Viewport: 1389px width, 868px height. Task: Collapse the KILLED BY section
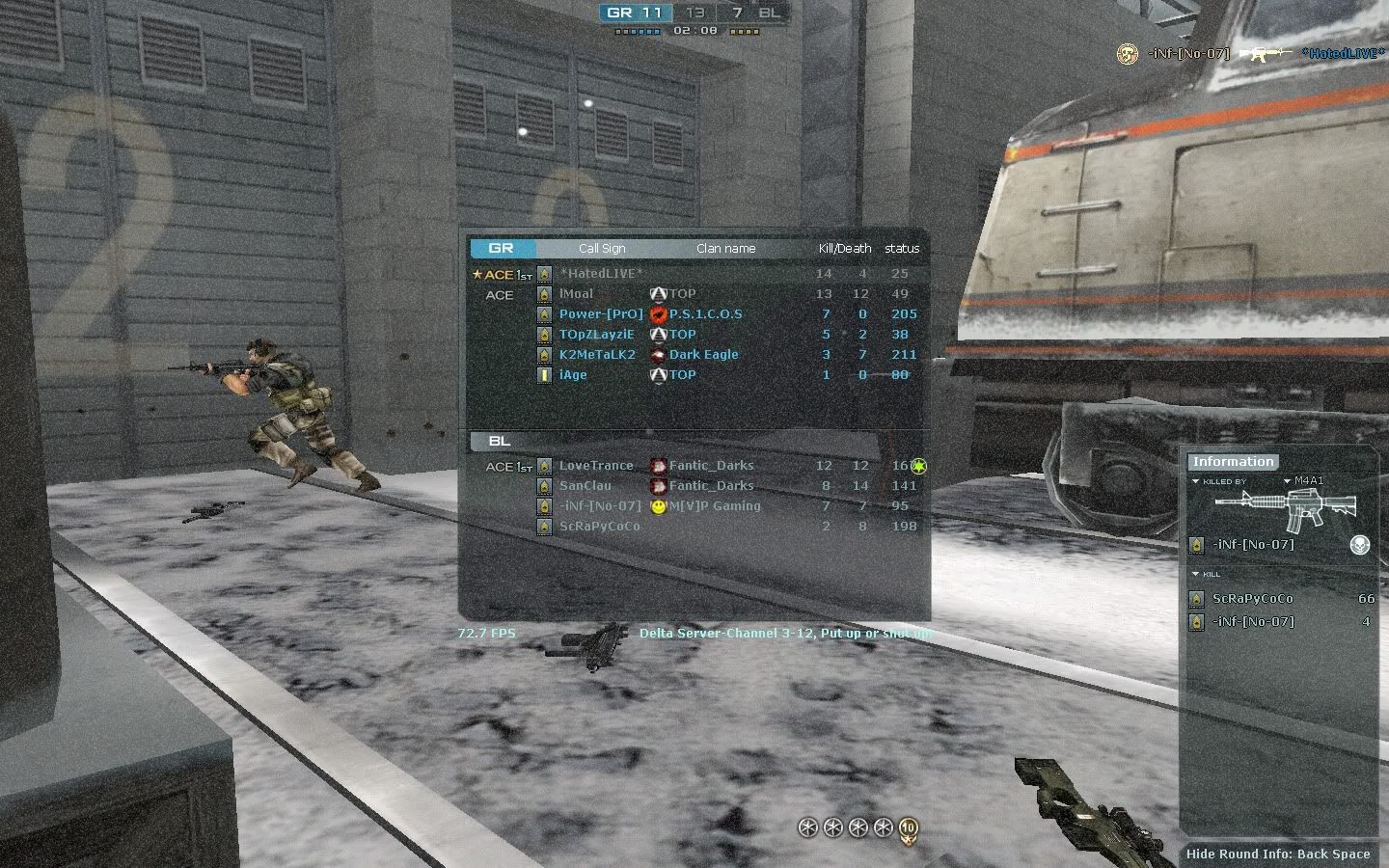tap(1194, 479)
